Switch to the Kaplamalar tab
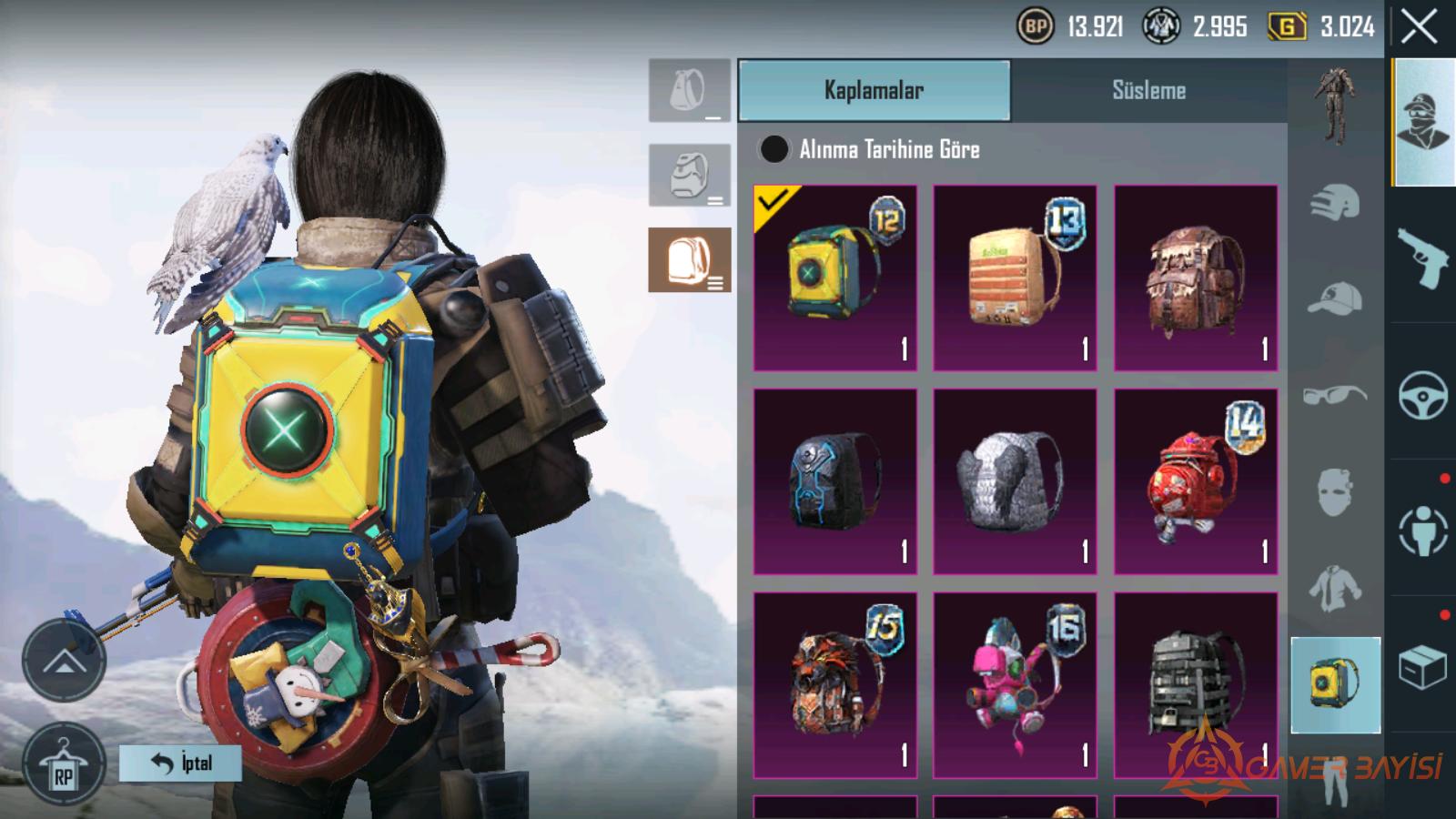This screenshot has width=1456, height=819. click(x=874, y=90)
